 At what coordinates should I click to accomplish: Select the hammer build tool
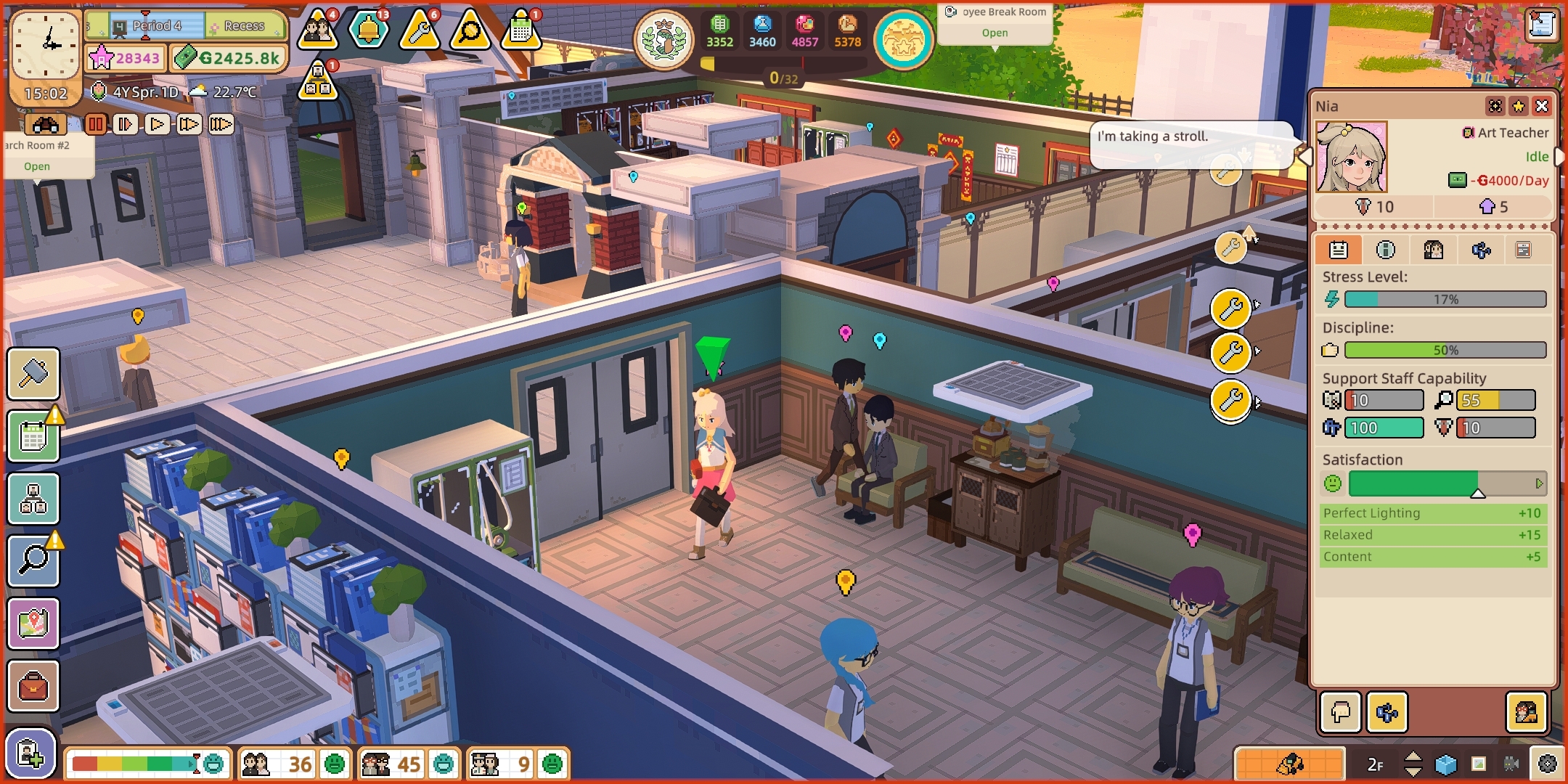click(x=34, y=375)
